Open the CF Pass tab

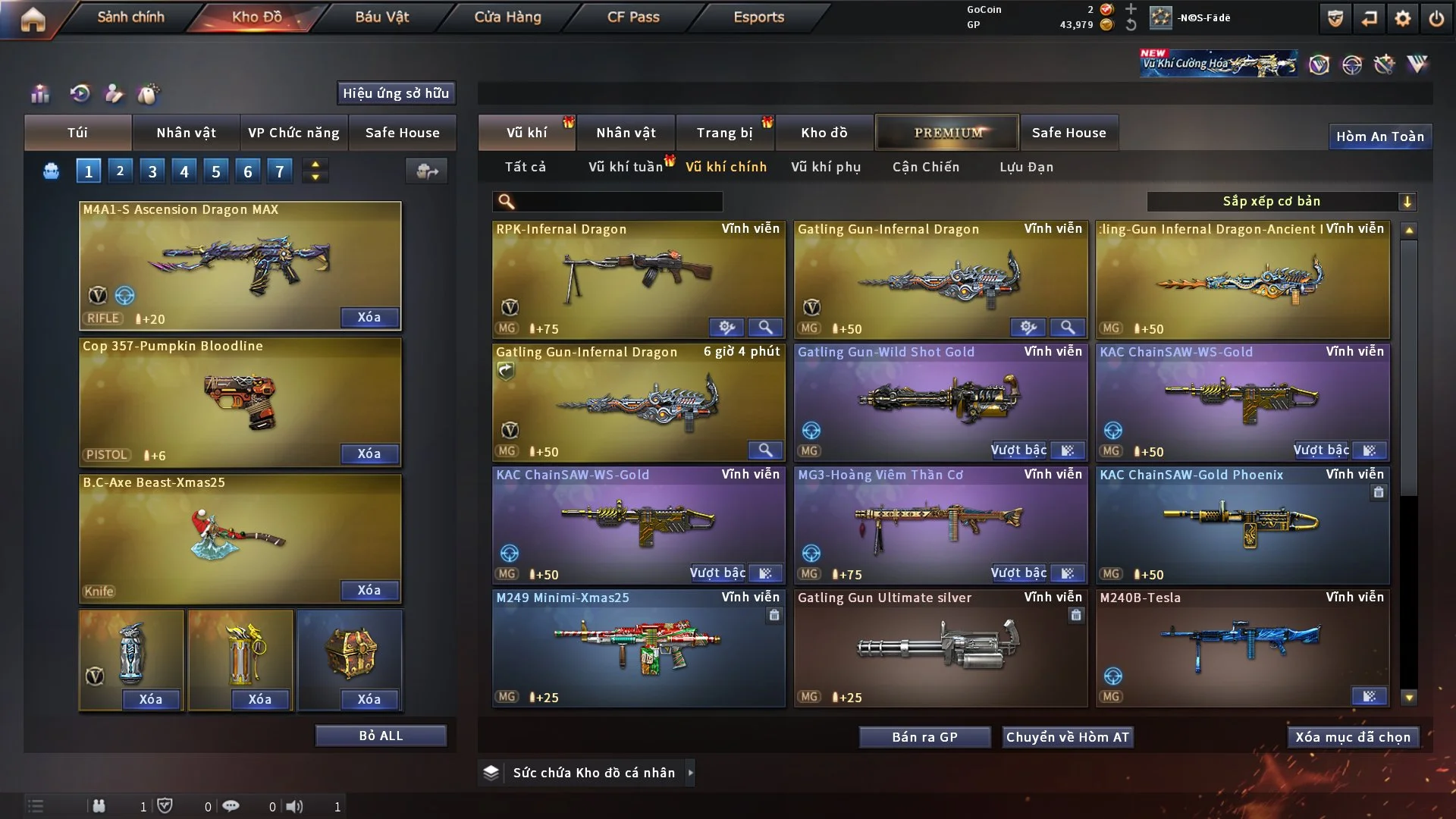pos(633,17)
